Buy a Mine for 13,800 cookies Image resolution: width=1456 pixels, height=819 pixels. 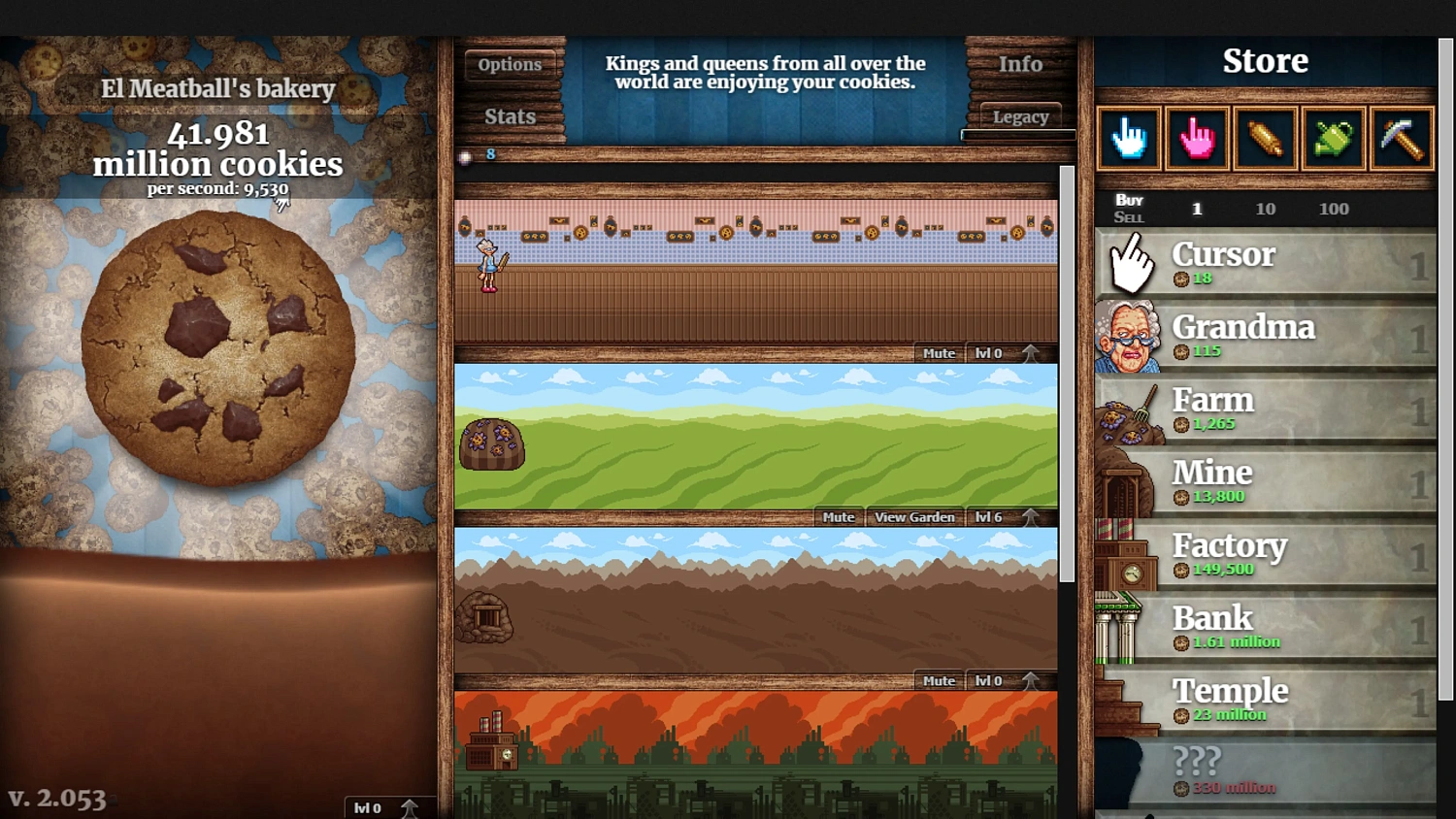pyautogui.click(x=1262, y=480)
